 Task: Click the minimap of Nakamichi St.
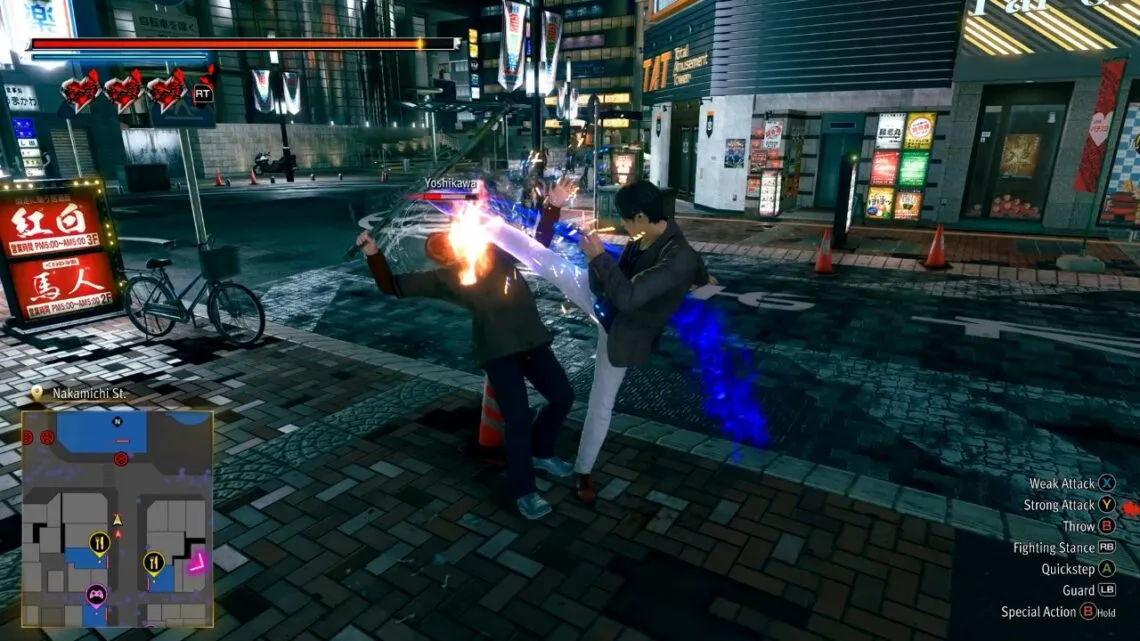(117, 518)
